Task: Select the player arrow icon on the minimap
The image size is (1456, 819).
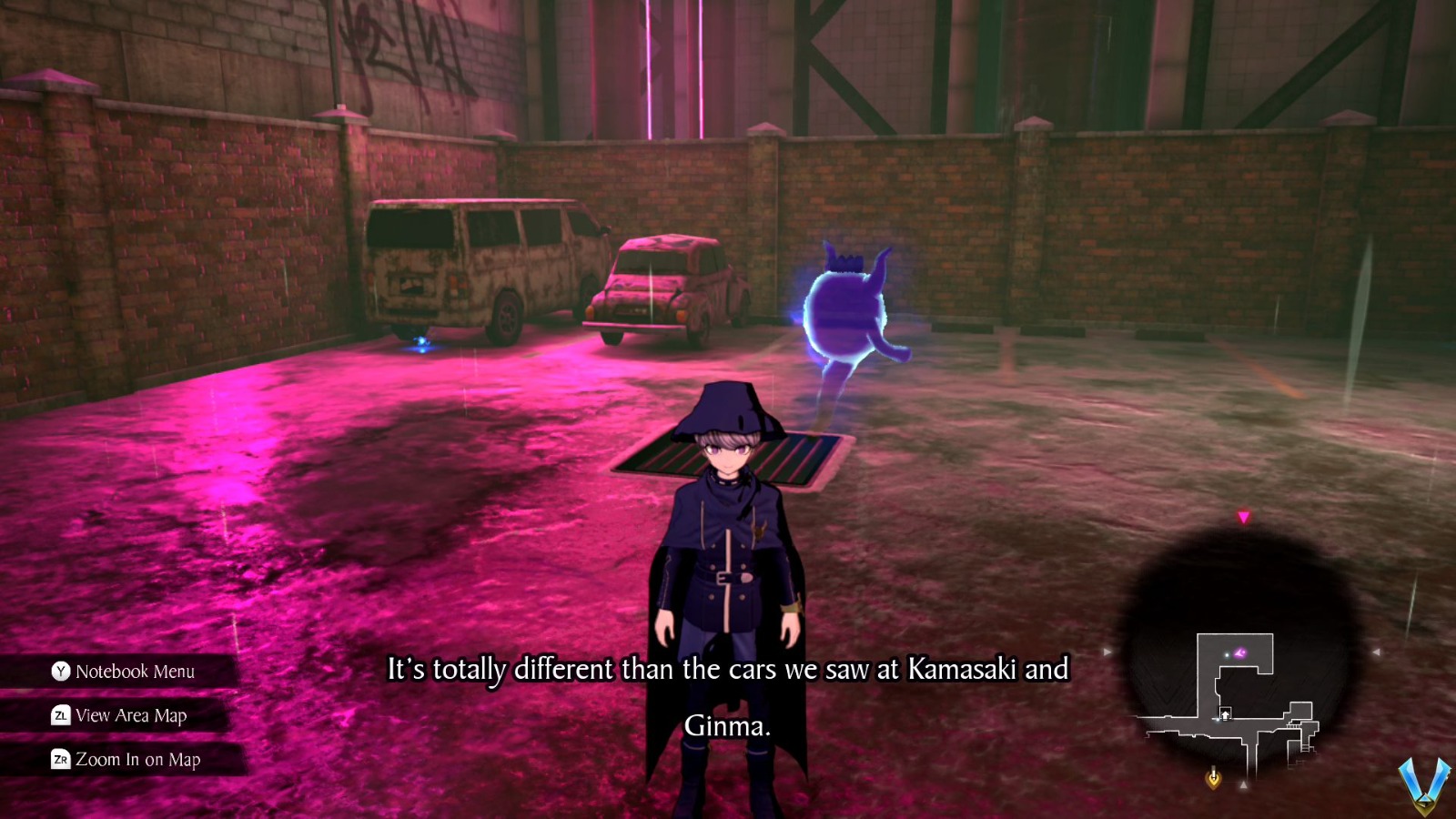Action: tap(1226, 713)
